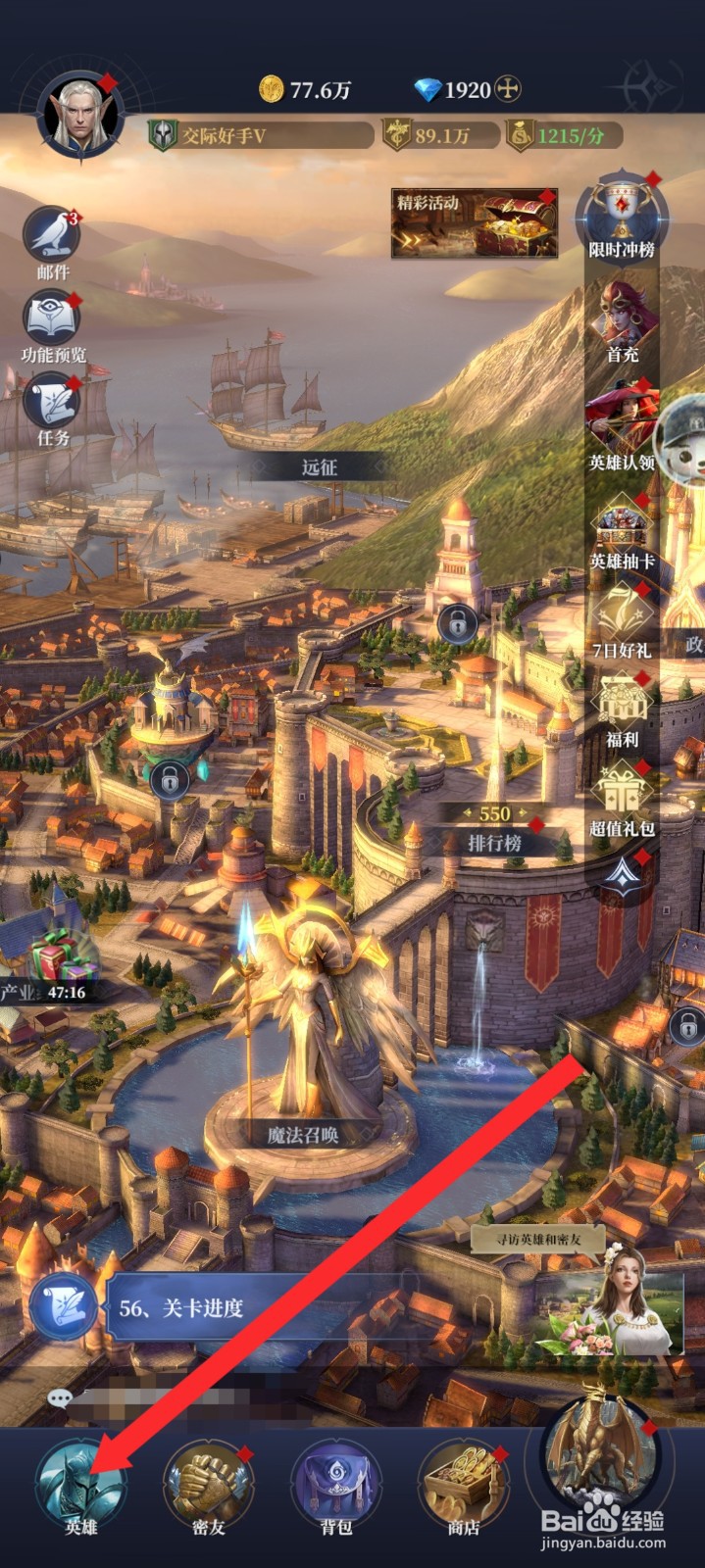The width and height of the screenshot is (705, 1568).
Task: Open the 限时冲榜 timed ranking event
Action: coord(622,218)
